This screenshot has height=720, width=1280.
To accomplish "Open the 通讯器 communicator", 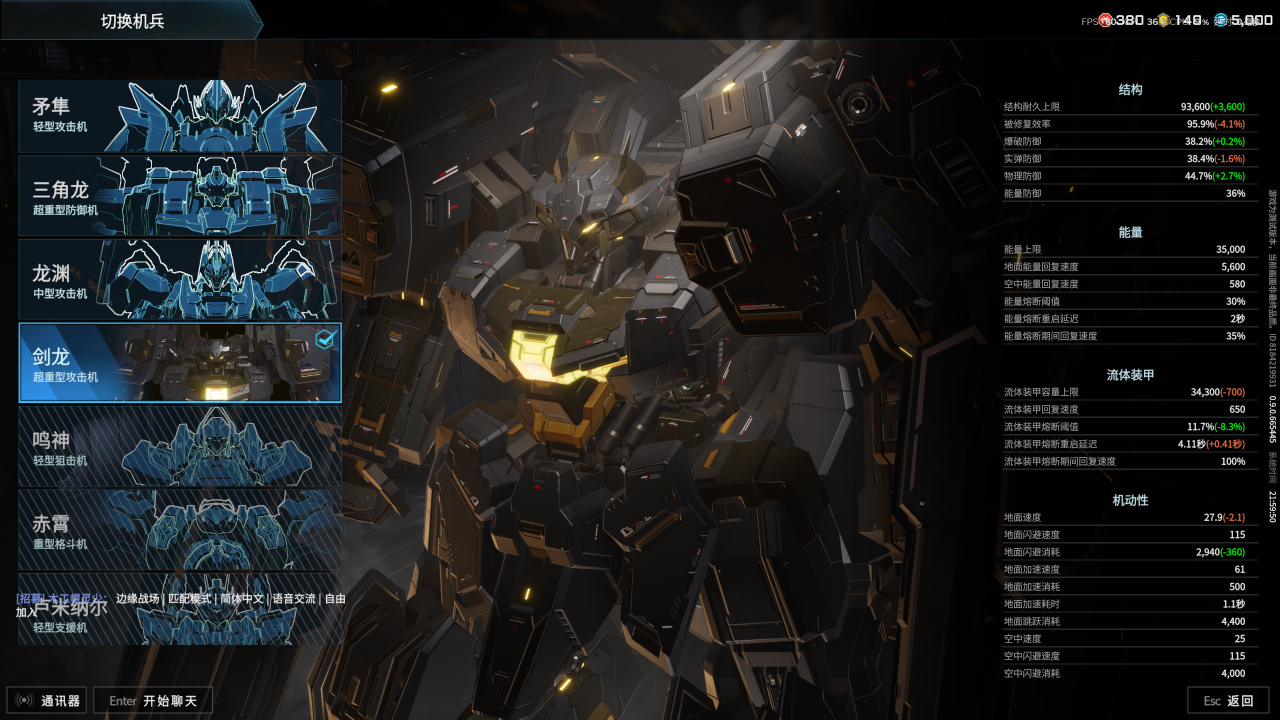I will [47, 701].
